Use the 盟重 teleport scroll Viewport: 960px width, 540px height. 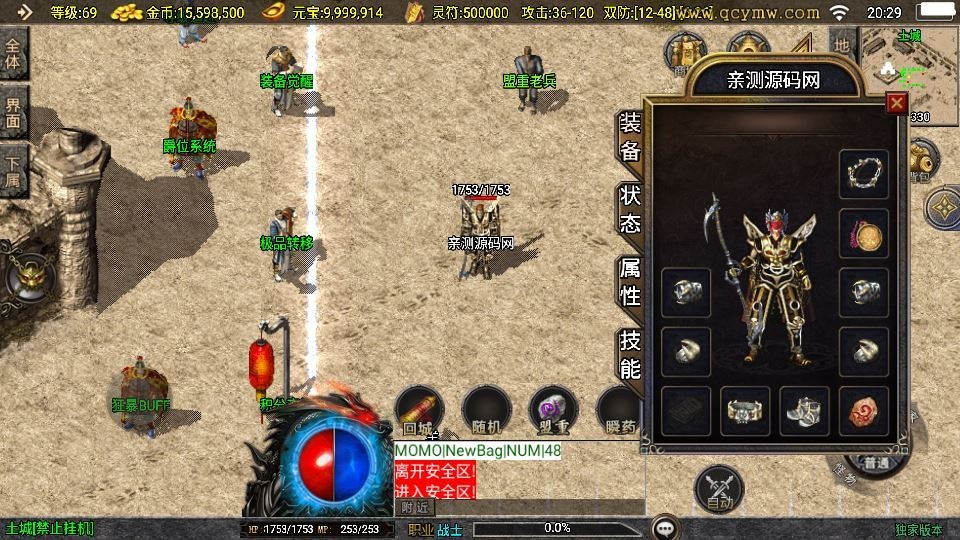tap(553, 411)
